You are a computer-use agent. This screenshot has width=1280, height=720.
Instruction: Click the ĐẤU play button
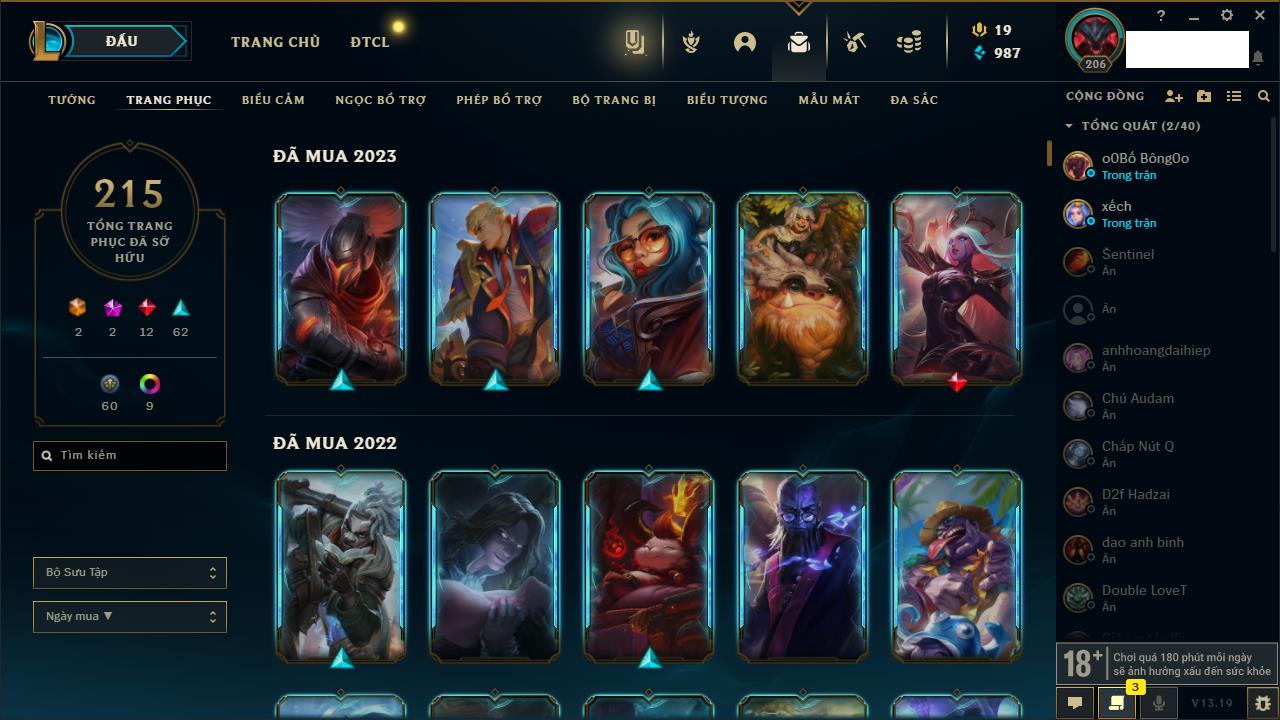[x=122, y=41]
